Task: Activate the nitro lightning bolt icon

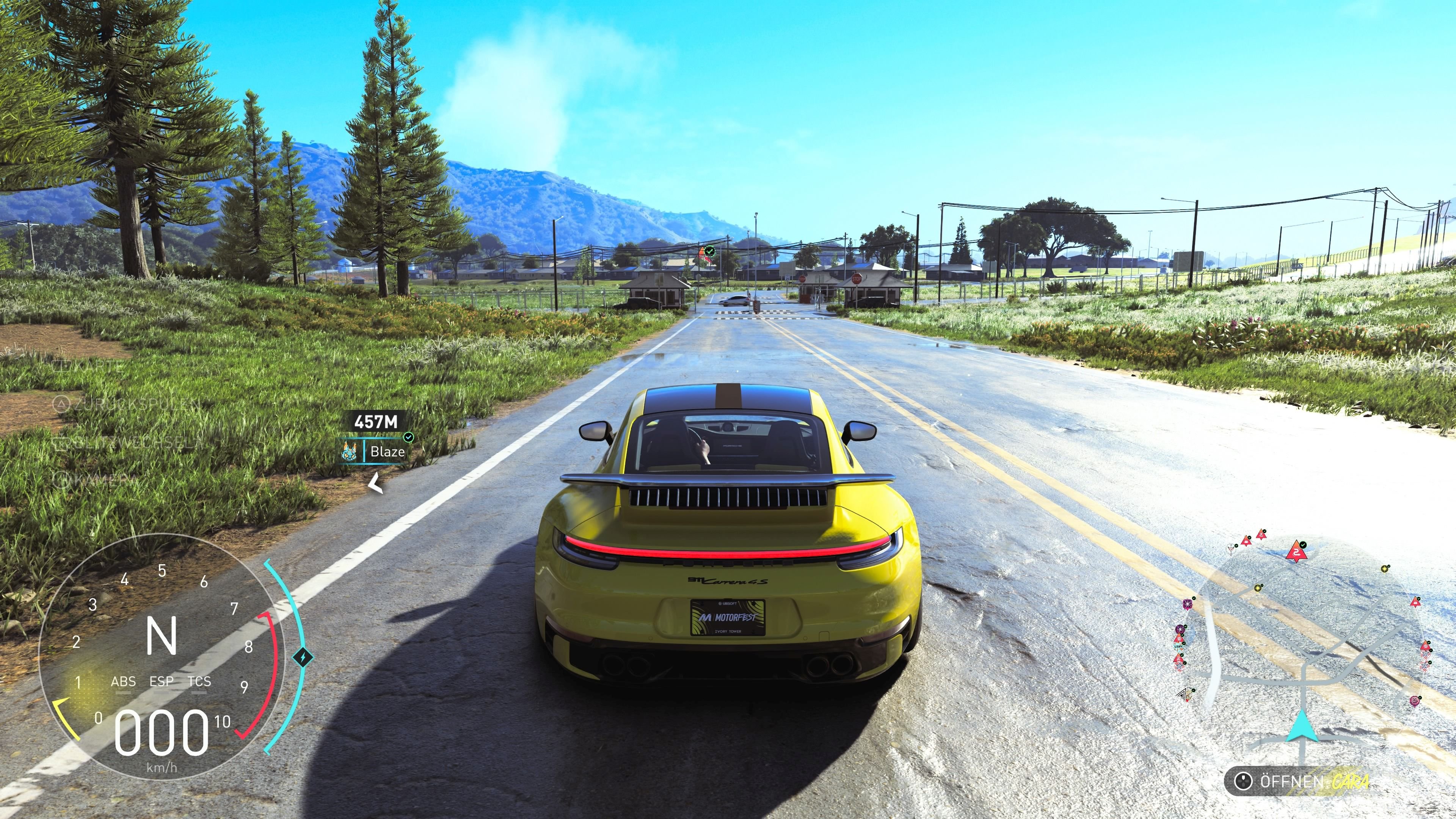Action: pyautogui.click(x=303, y=657)
